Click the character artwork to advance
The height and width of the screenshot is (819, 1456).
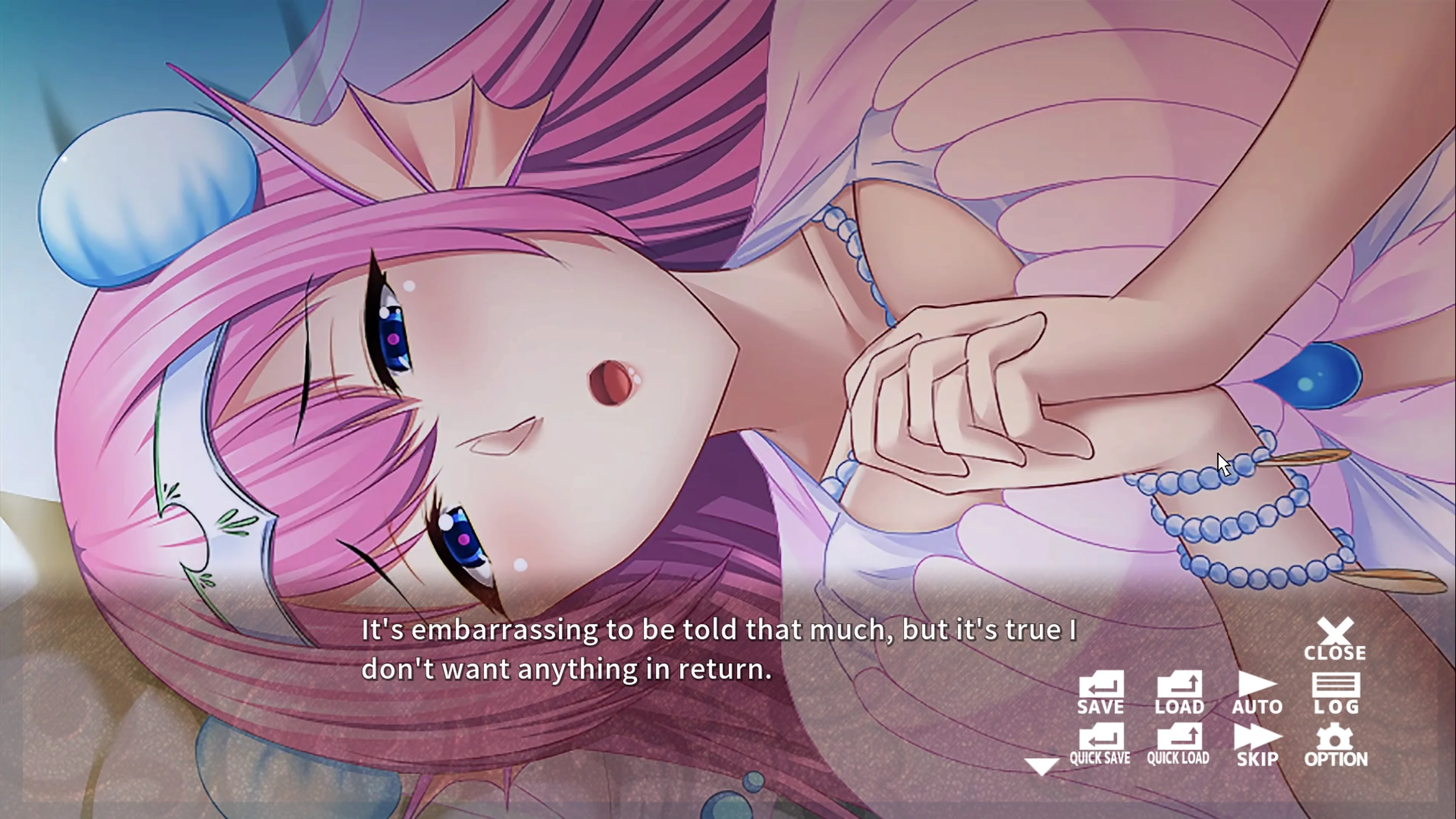509,339
